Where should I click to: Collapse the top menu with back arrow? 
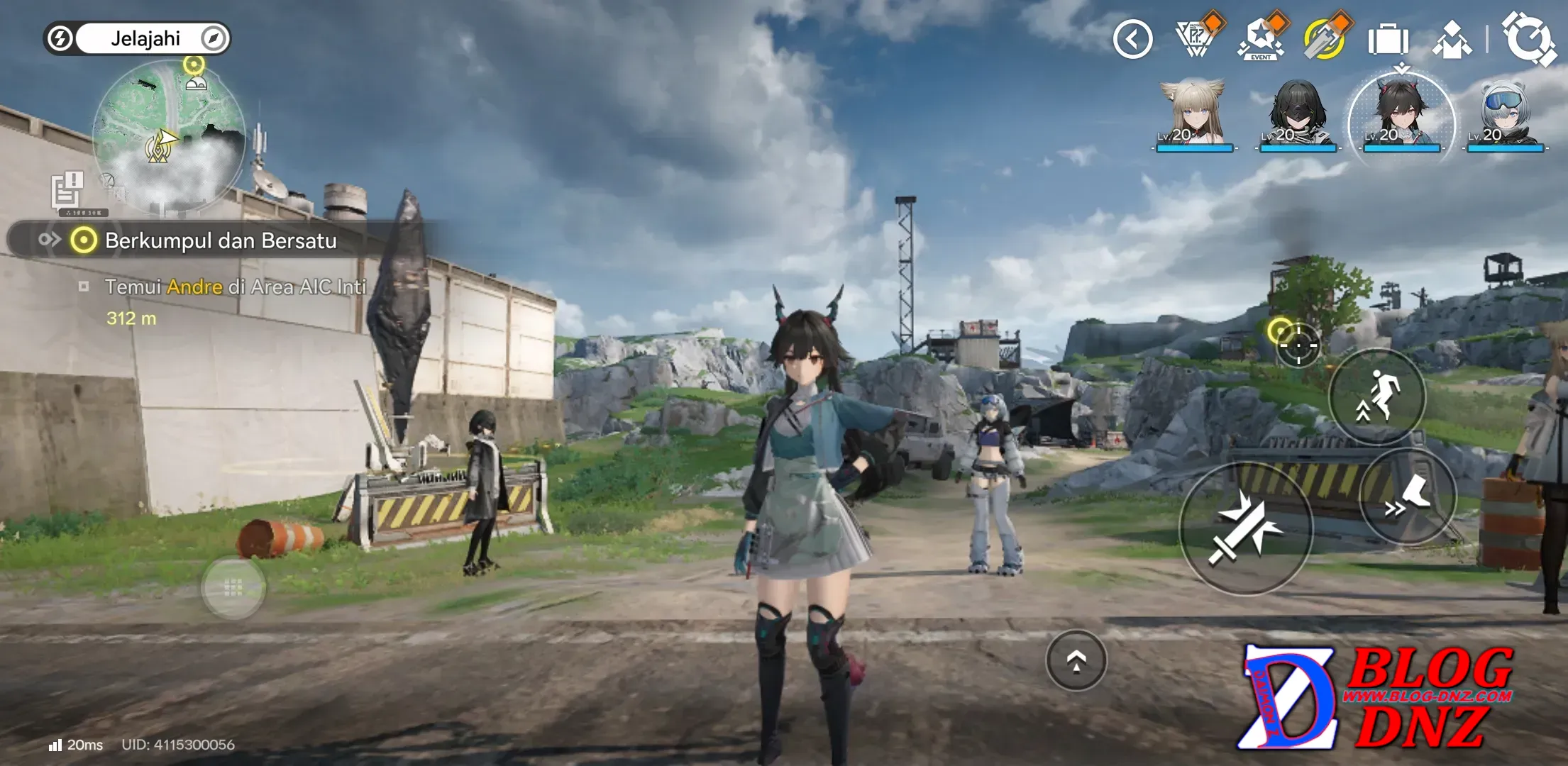coord(1132,39)
